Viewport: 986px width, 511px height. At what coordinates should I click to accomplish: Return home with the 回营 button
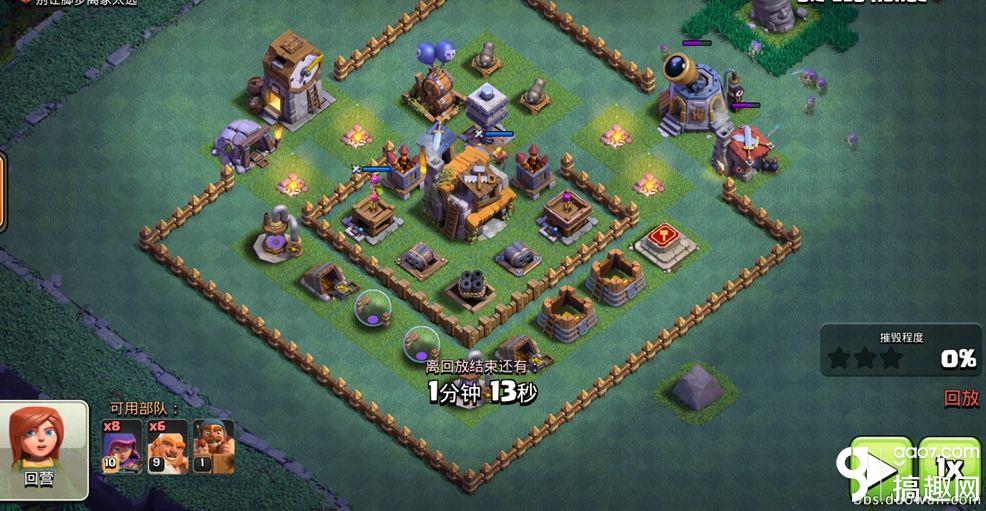click(41, 450)
